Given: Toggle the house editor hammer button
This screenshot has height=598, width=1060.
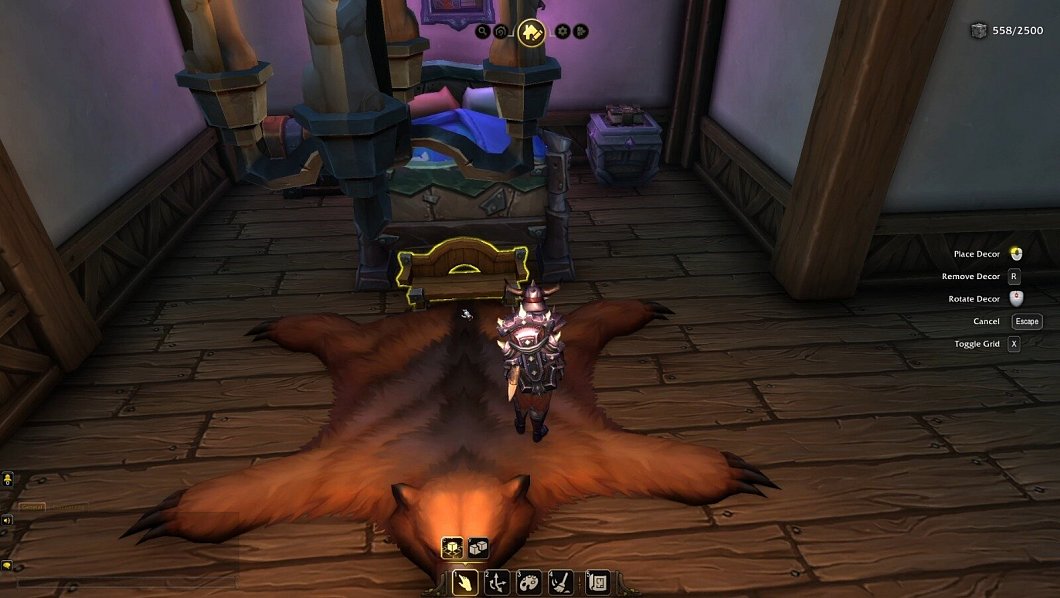Looking at the screenshot, I should tap(531, 32).
